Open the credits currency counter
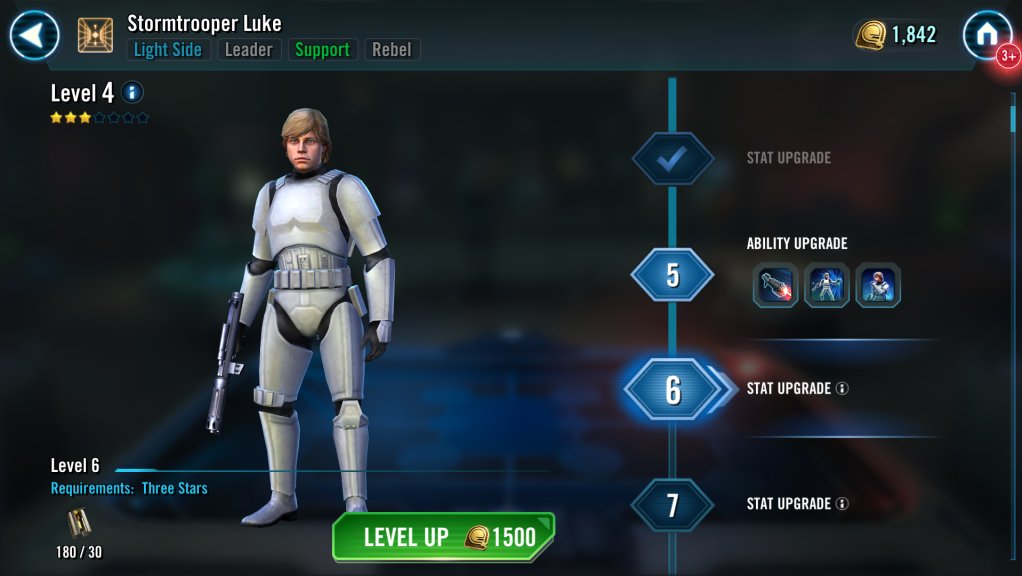1022x576 pixels. pyautogui.click(x=896, y=35)
